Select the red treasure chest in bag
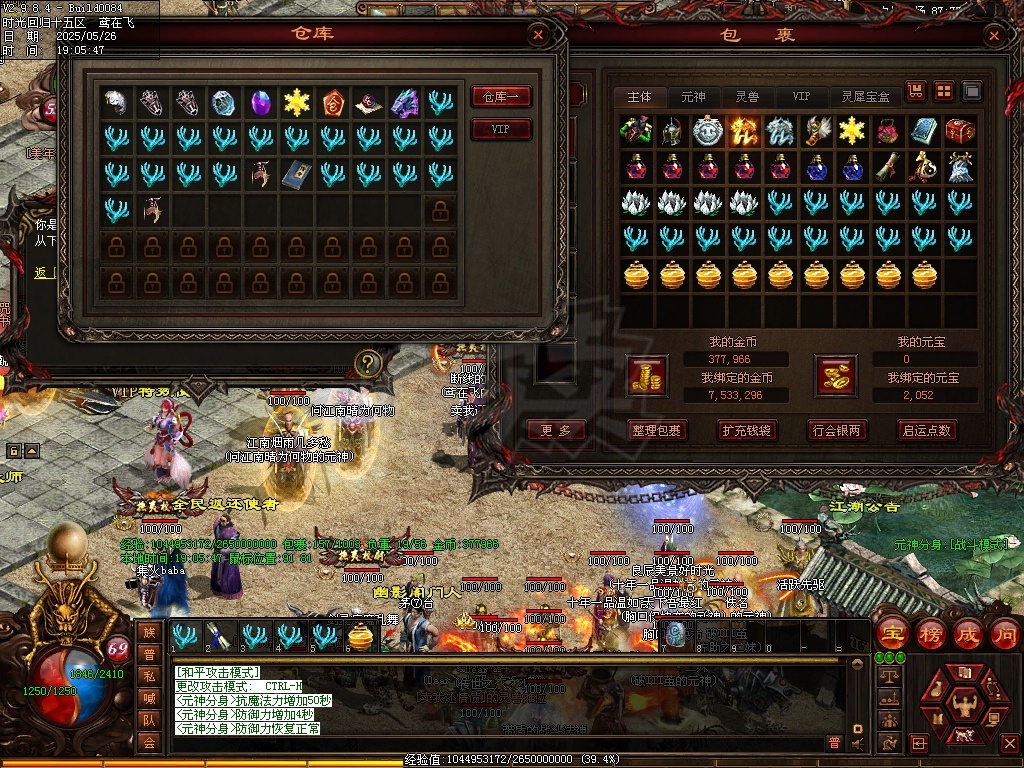1024x768 pixels. click(960, 131)
